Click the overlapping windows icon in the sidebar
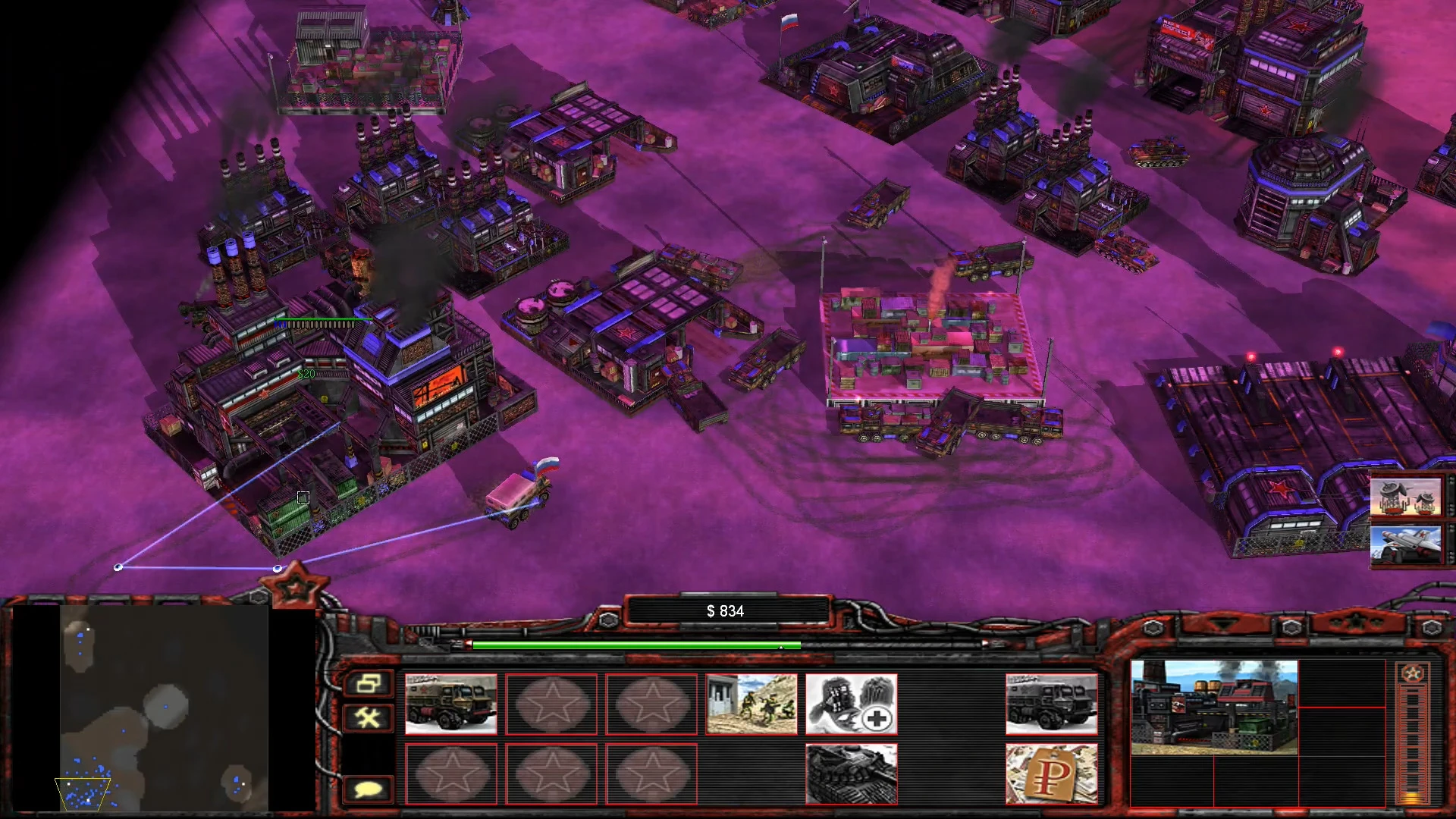This screenshot has height=819, width=1456. pyautogui.click(x=368, y=684)
